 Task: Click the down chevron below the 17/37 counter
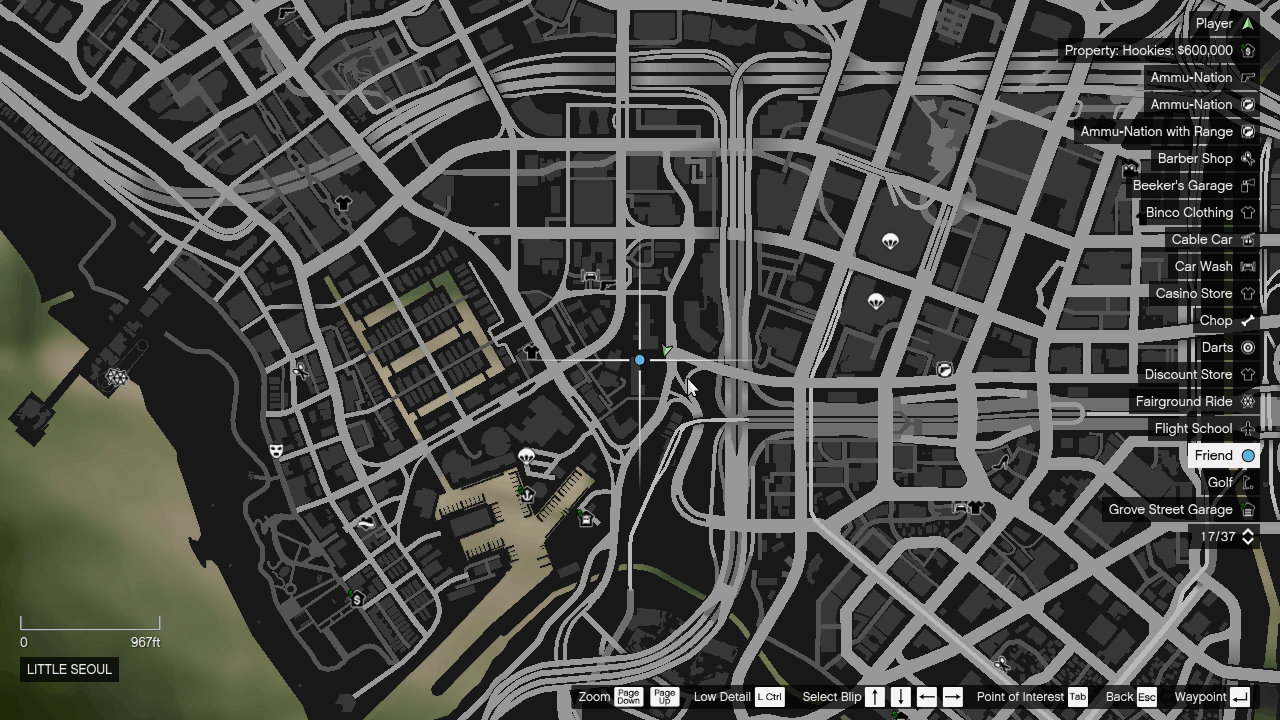pyautogui.click(x=1246, y=543)
